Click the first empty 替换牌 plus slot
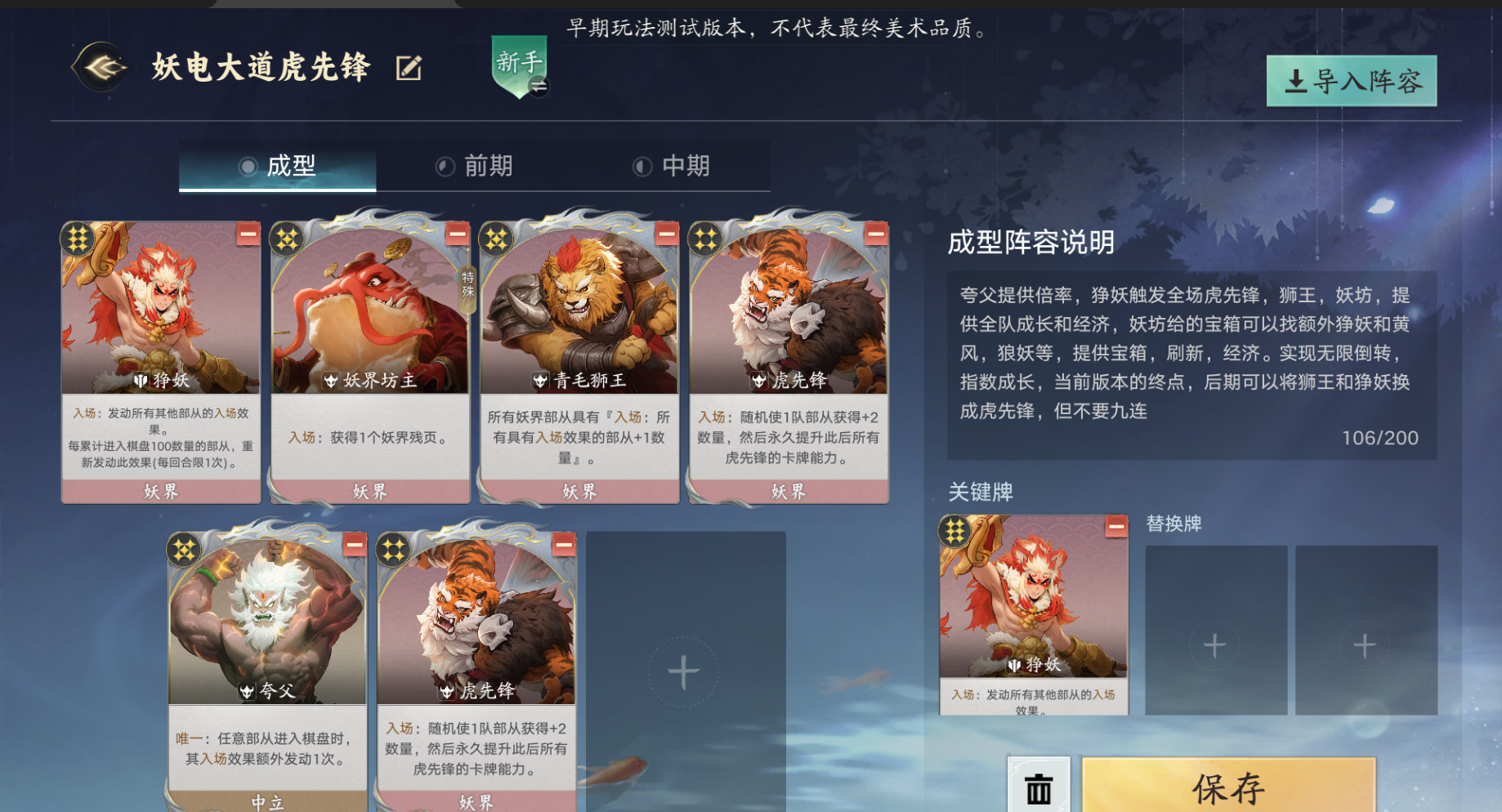This screenshot has width=1502, height=812. [x=1214, y=643]
